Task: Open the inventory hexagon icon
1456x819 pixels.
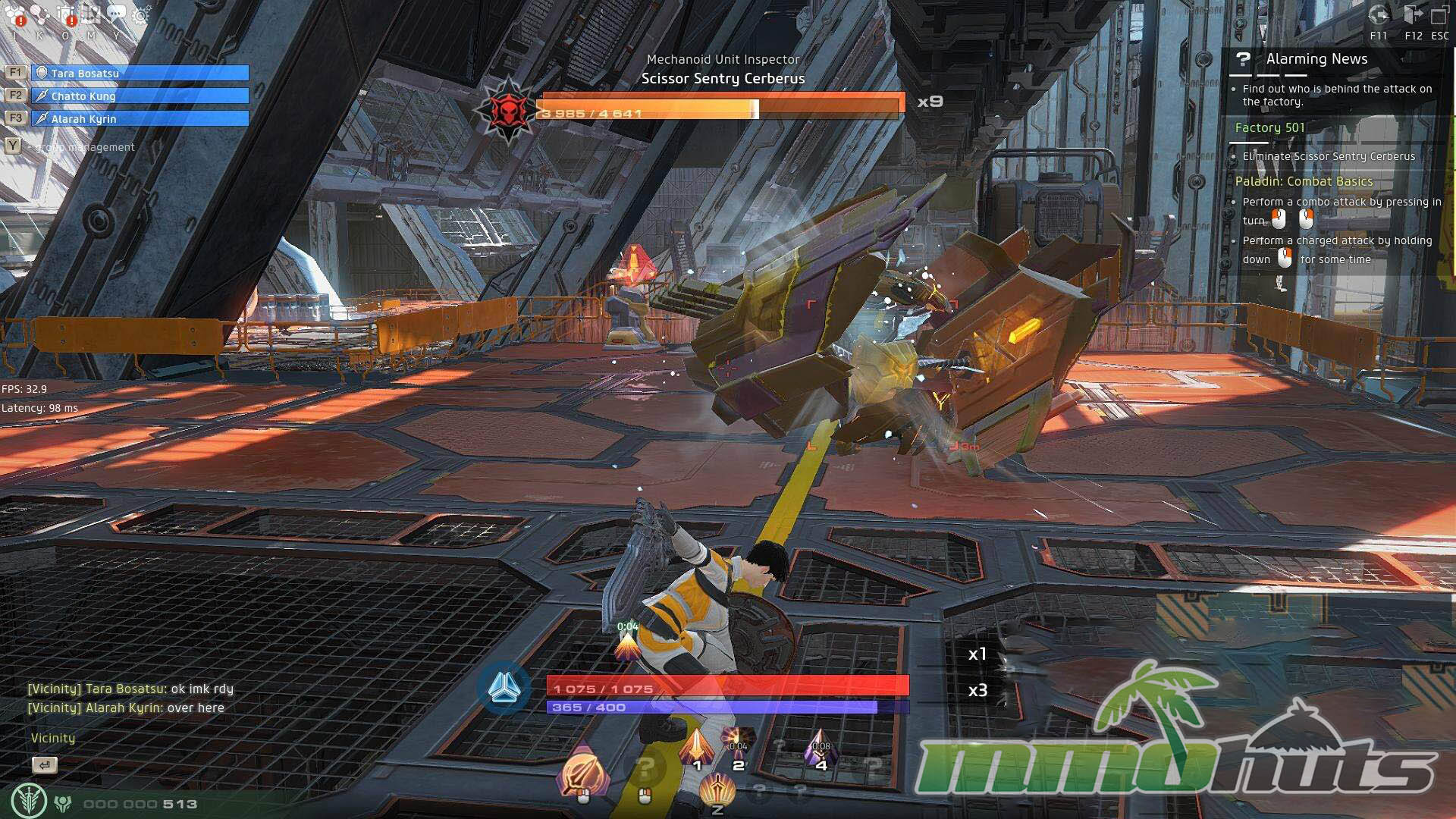Action: click(x=15, y=14)
